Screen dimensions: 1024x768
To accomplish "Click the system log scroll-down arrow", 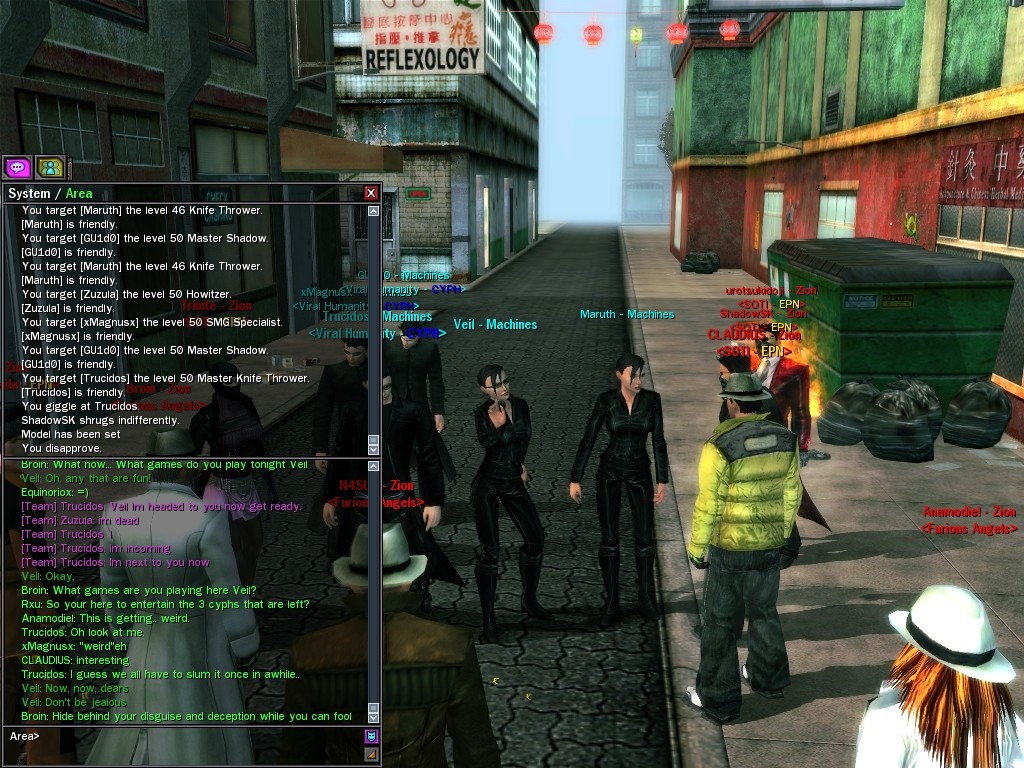I will point(373,449).
